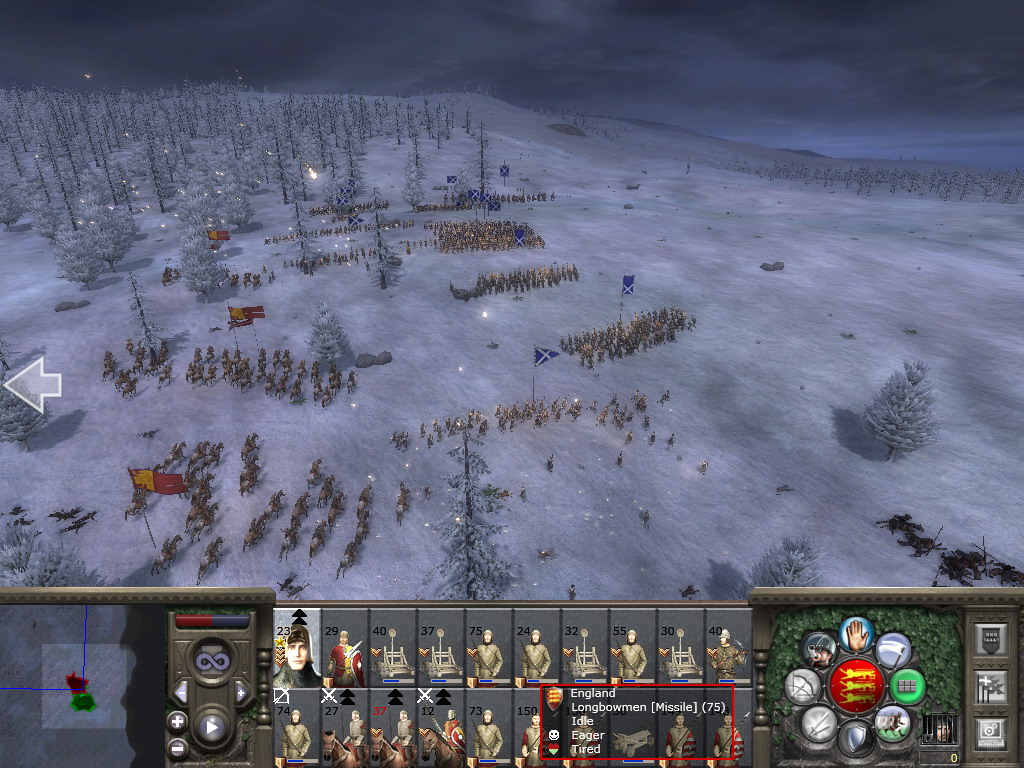Viewport: 1024px width, 768px height.
Task: Toggle the crossed swords melee button
Action: coord(820,723)
